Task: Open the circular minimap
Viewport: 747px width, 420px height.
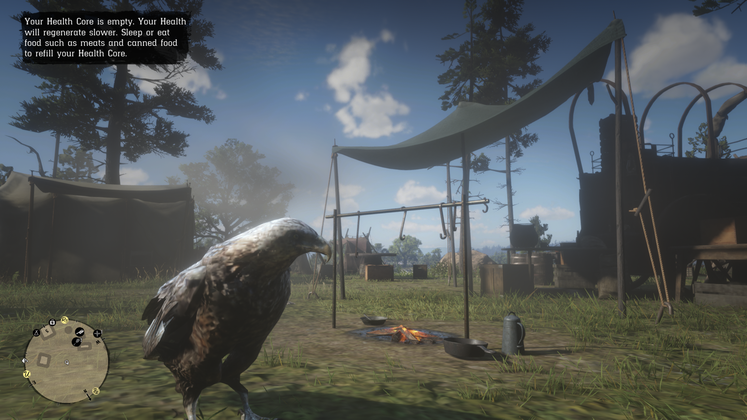Action: coord(66,361)
